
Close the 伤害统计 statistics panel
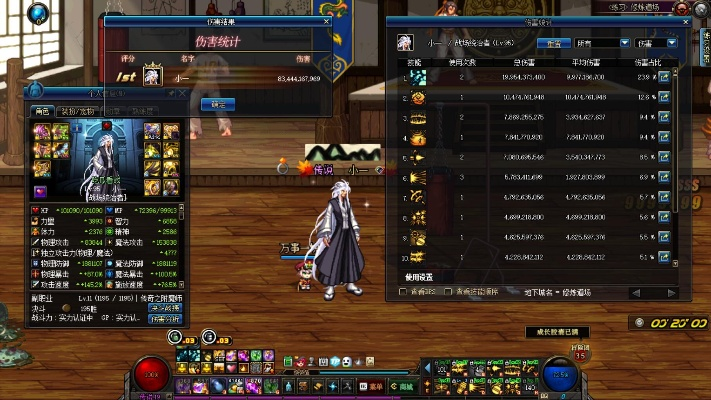coord(686,20)
